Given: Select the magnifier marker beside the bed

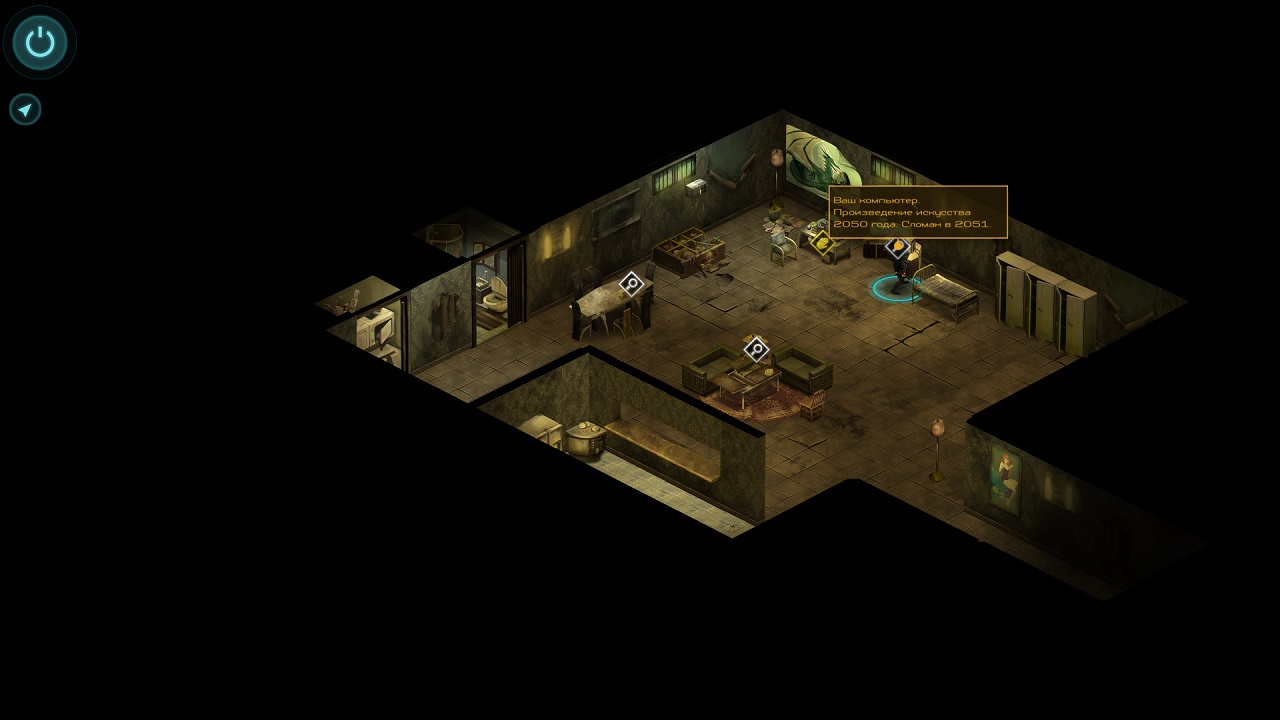Looking at the screenshot, I should [898, 246].
